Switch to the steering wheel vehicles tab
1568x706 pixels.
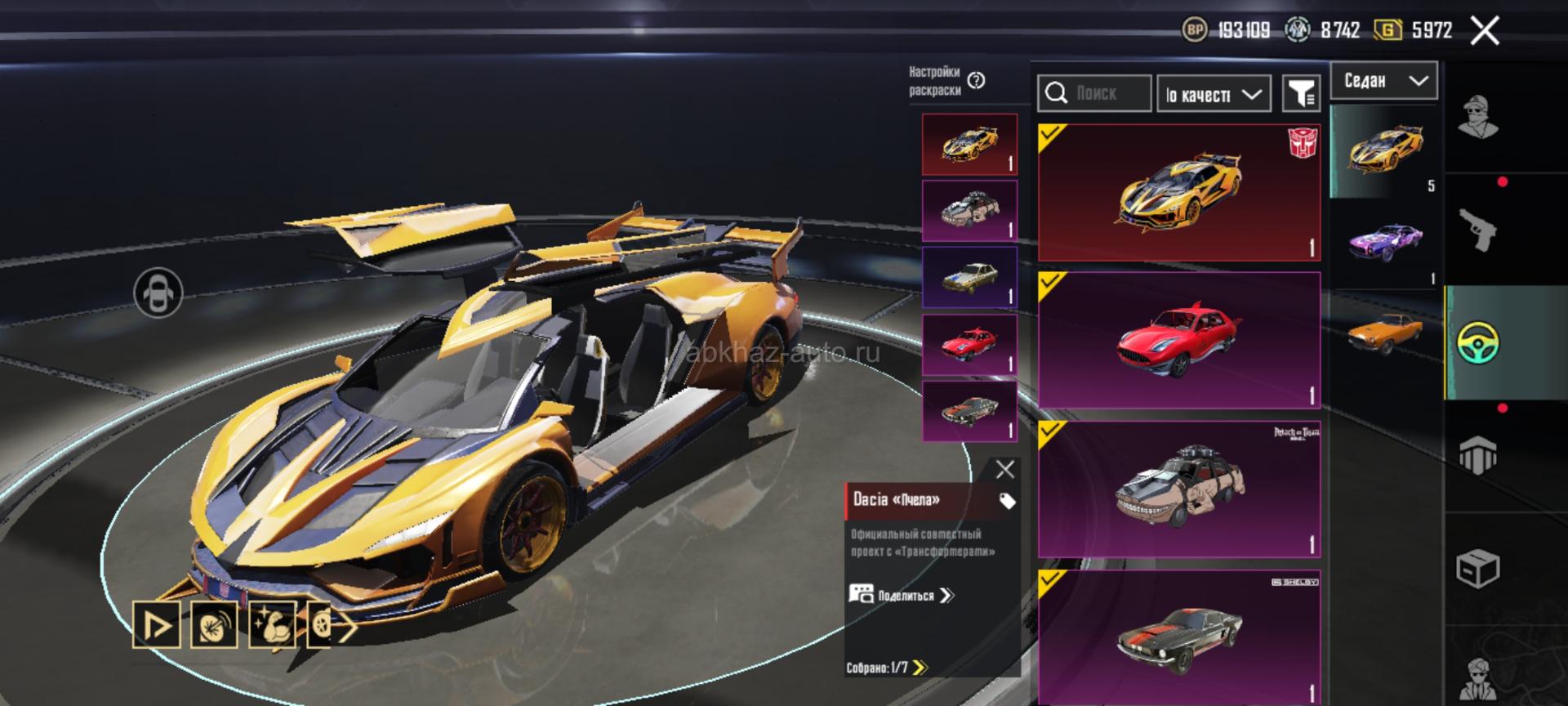click(x=1478, y=343)
